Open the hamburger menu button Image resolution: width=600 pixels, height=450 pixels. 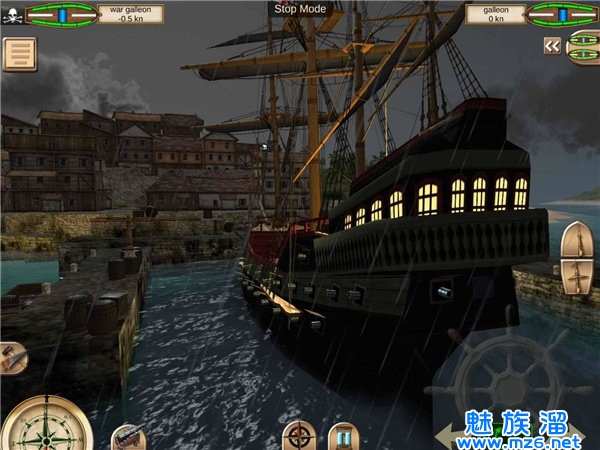[19, 54]
